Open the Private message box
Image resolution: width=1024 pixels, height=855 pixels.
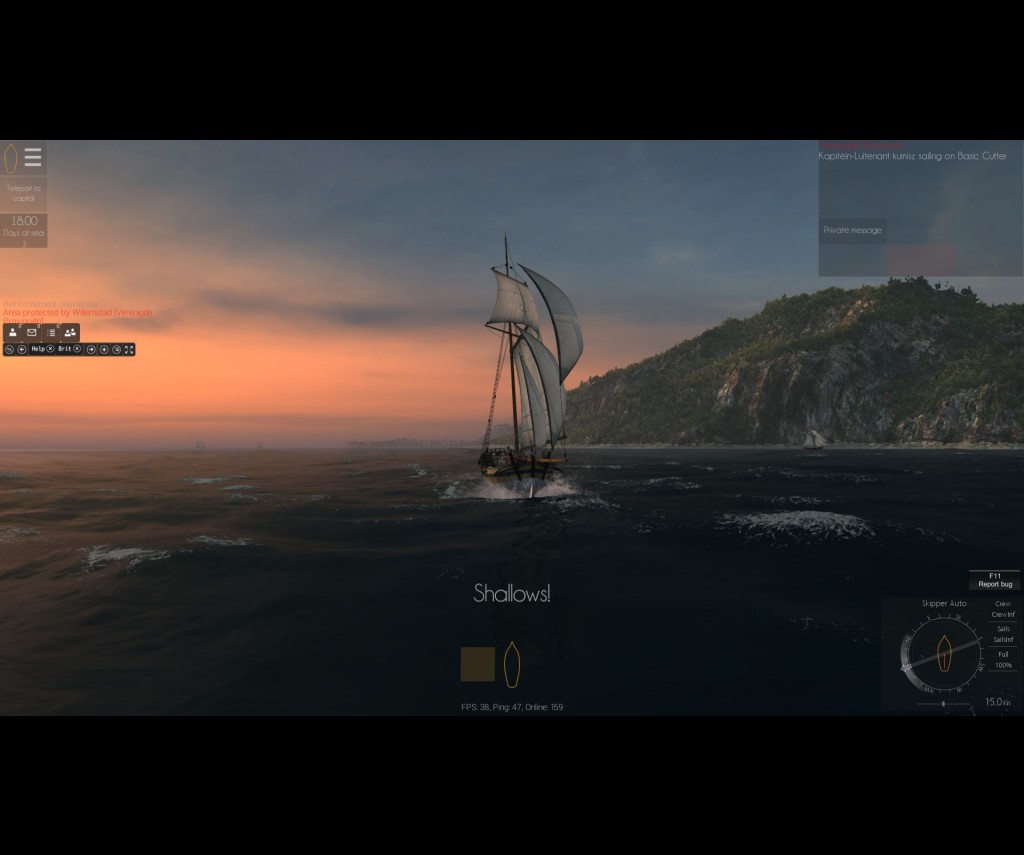click(852, 230)
